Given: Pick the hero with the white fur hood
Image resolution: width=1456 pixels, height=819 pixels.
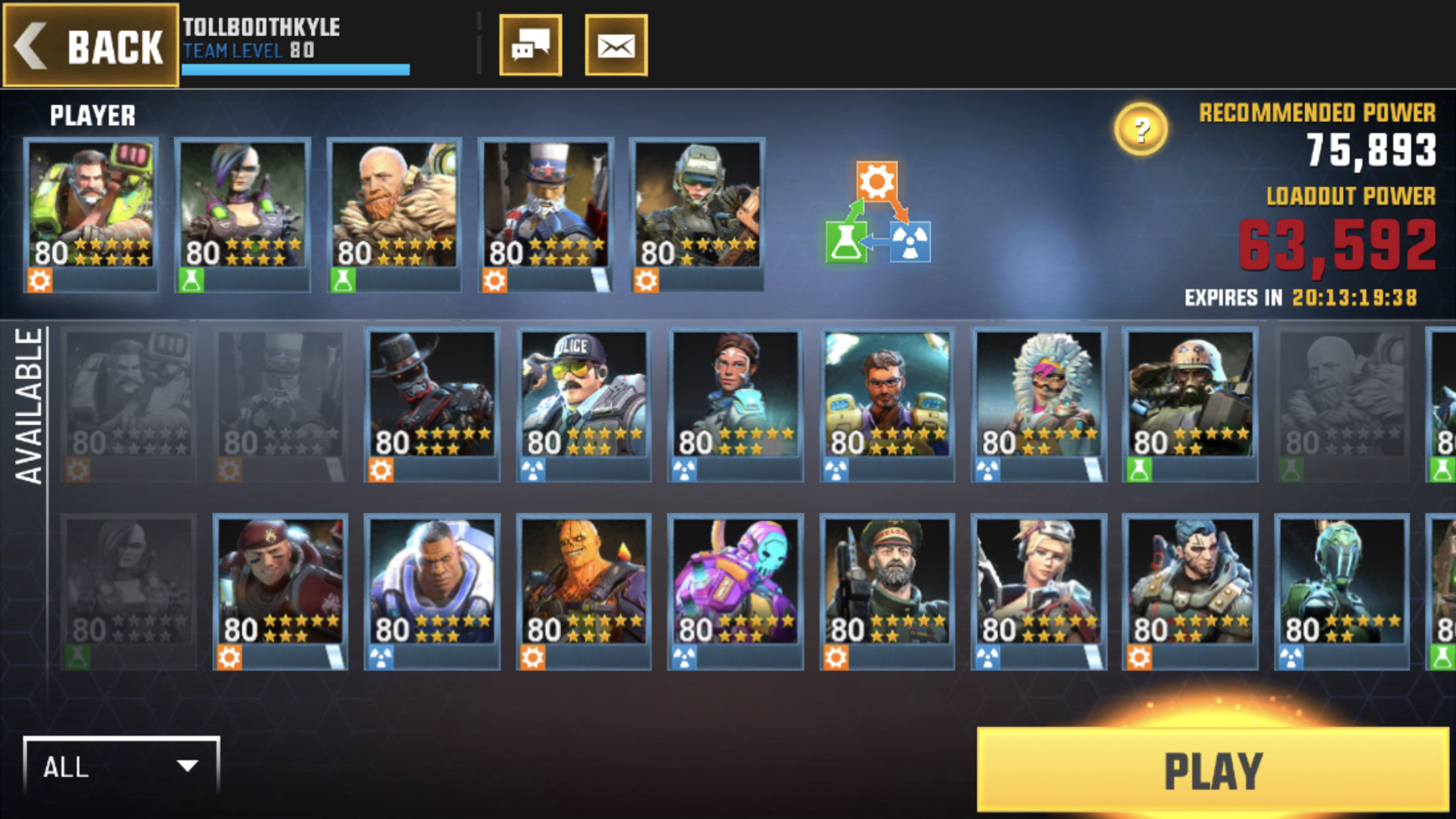Looking at the screenshot, I should (1039, 402).
